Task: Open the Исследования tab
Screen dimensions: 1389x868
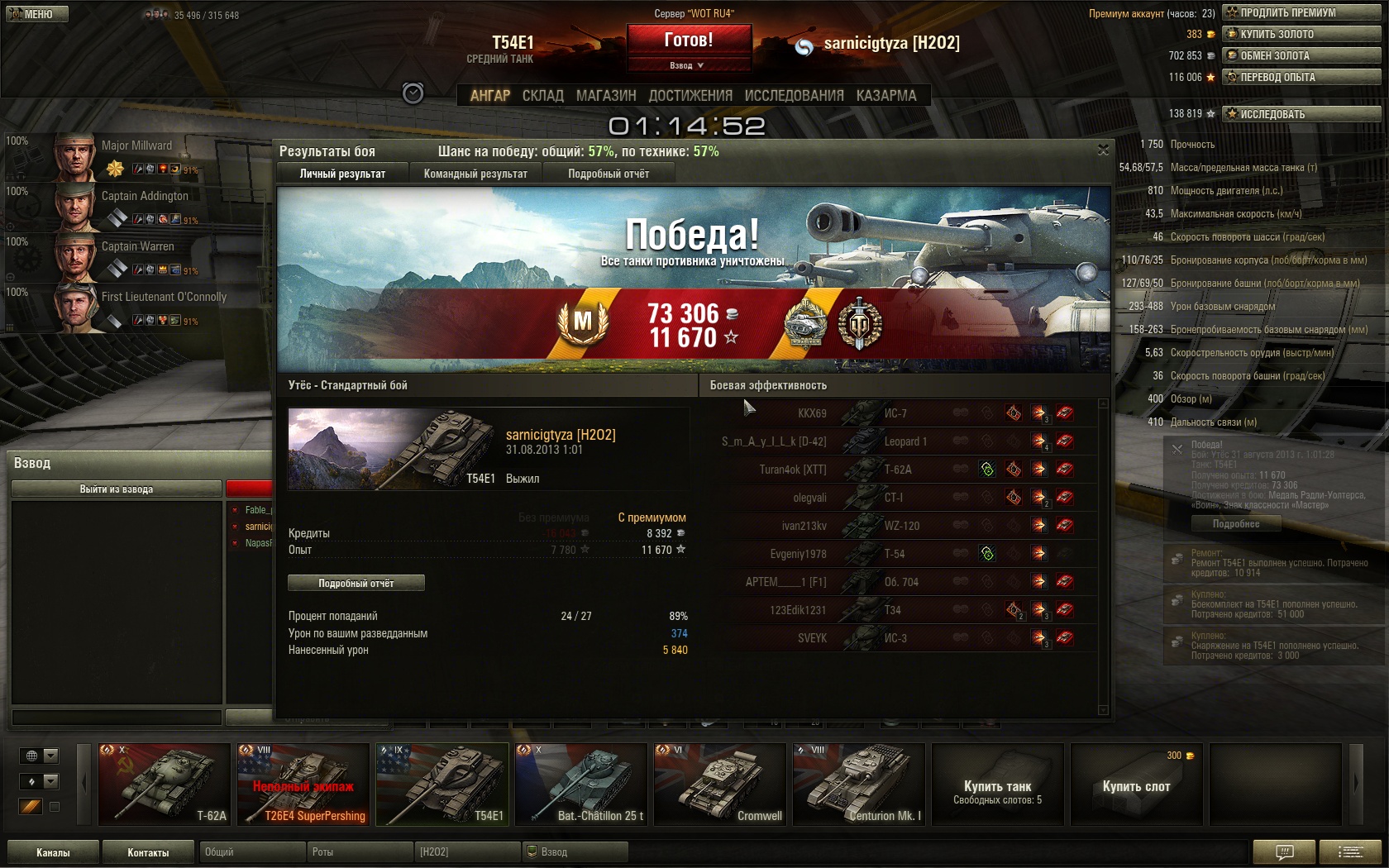Action: (x=794, y=96)
